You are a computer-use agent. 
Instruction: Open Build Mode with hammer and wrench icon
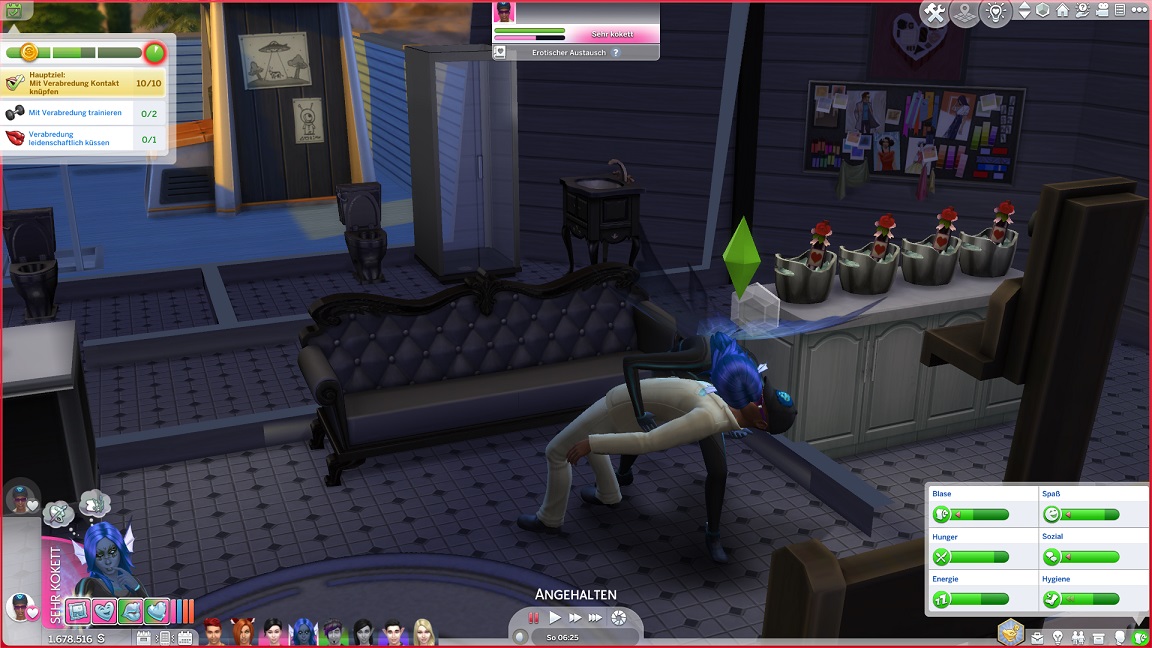(x=935, y=13)
